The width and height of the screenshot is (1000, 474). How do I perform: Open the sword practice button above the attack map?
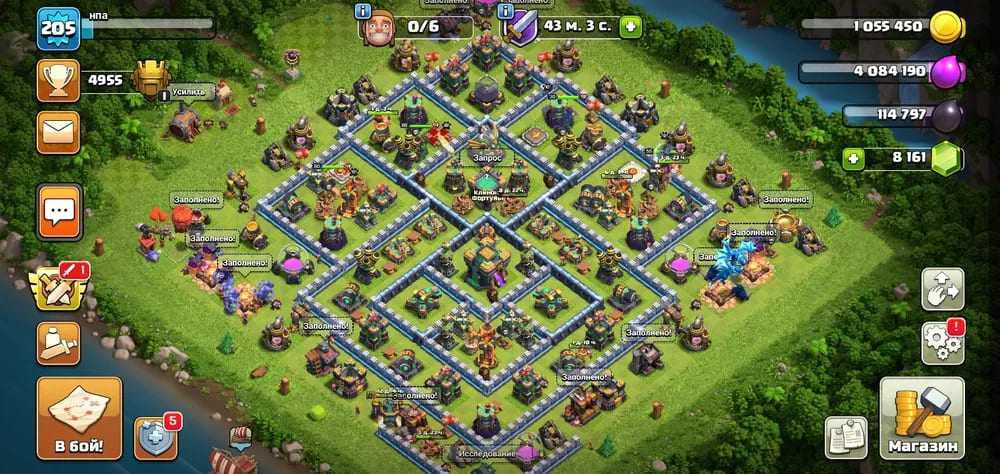point(58,343)
